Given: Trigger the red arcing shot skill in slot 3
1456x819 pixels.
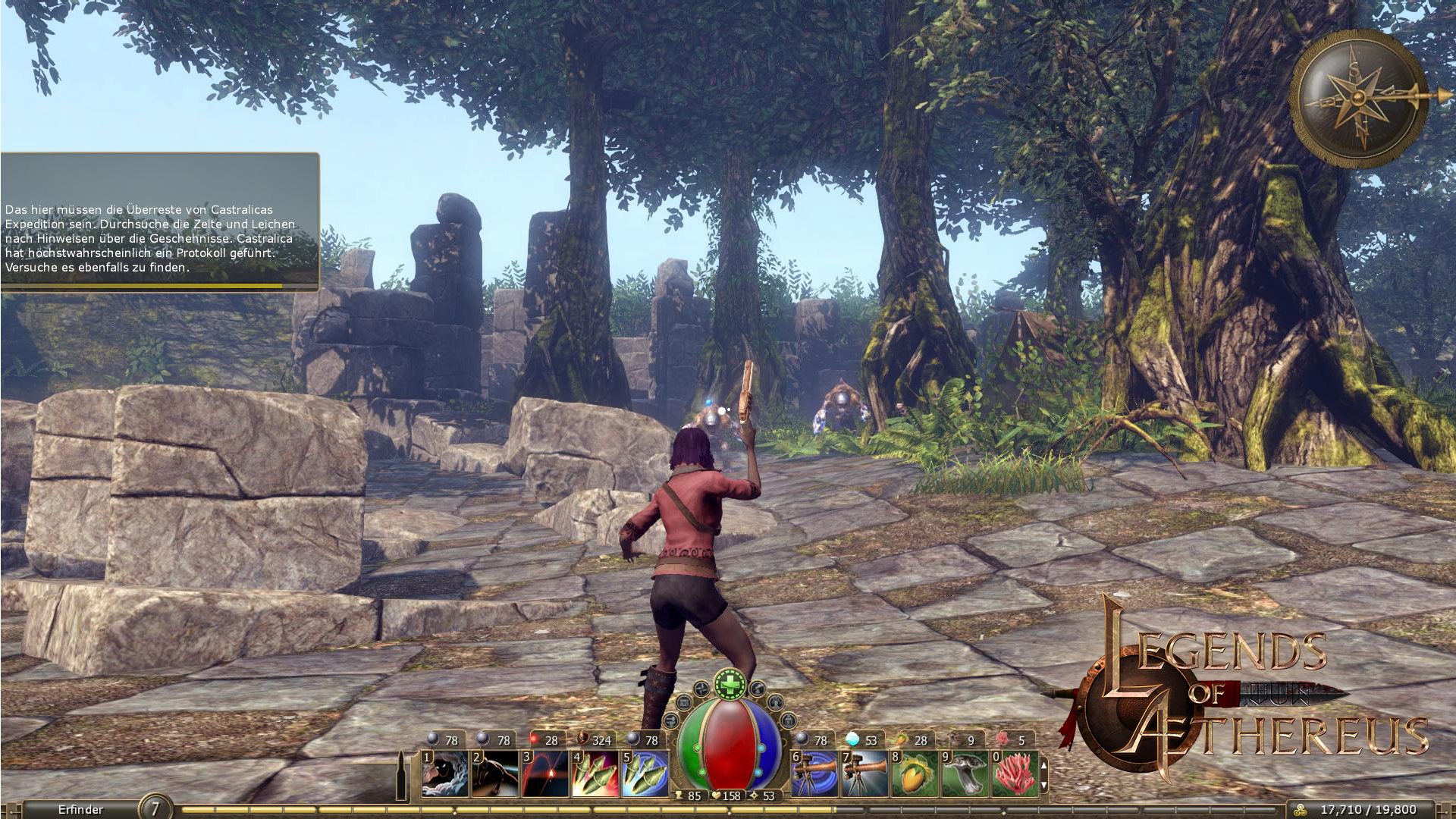Looking at the screenshot, I should pyautogui.click(x=544, y=773).
